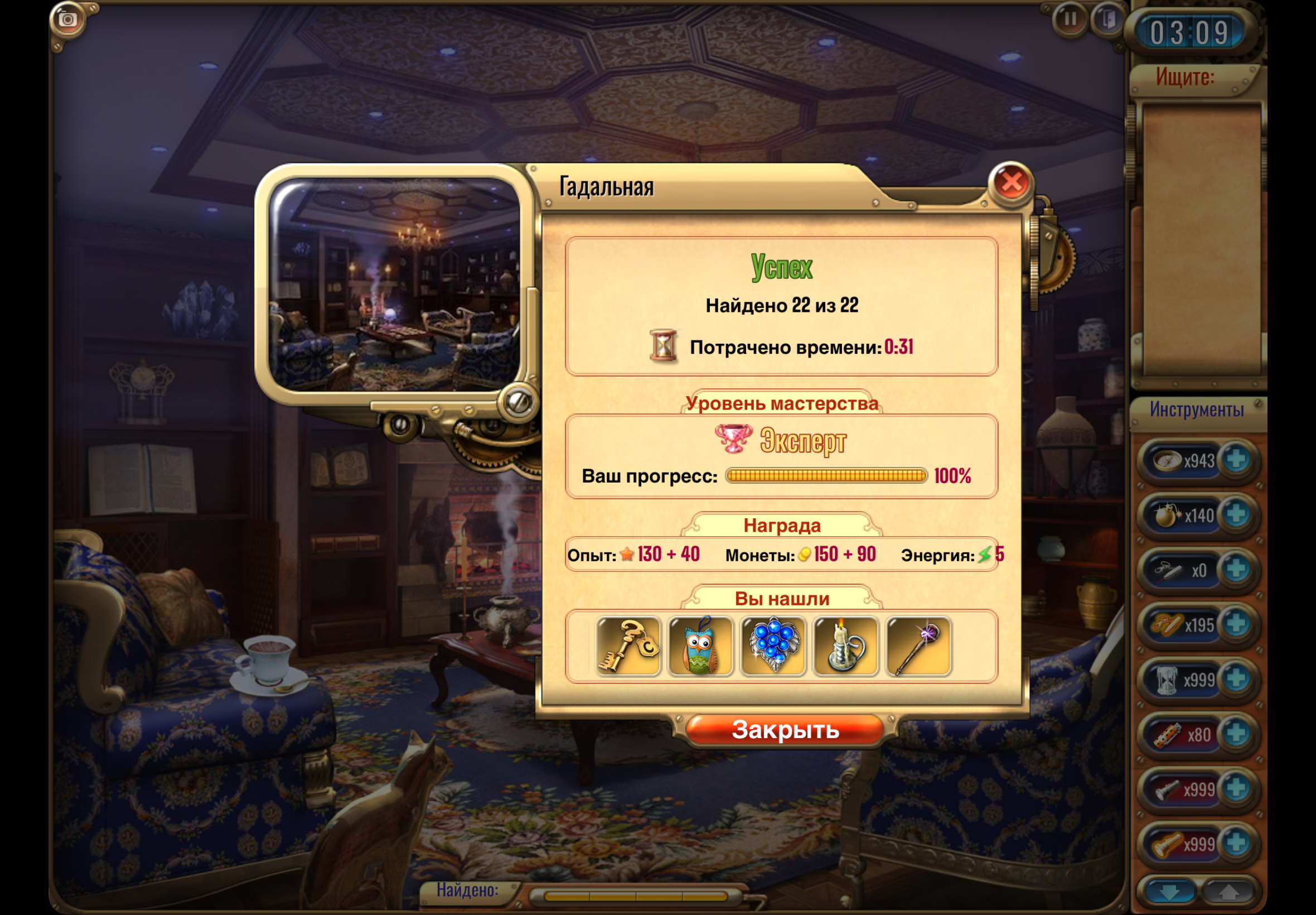Add more bombs with the plus button
The width and height of the screenshot is (1316, 915).
1236,514
